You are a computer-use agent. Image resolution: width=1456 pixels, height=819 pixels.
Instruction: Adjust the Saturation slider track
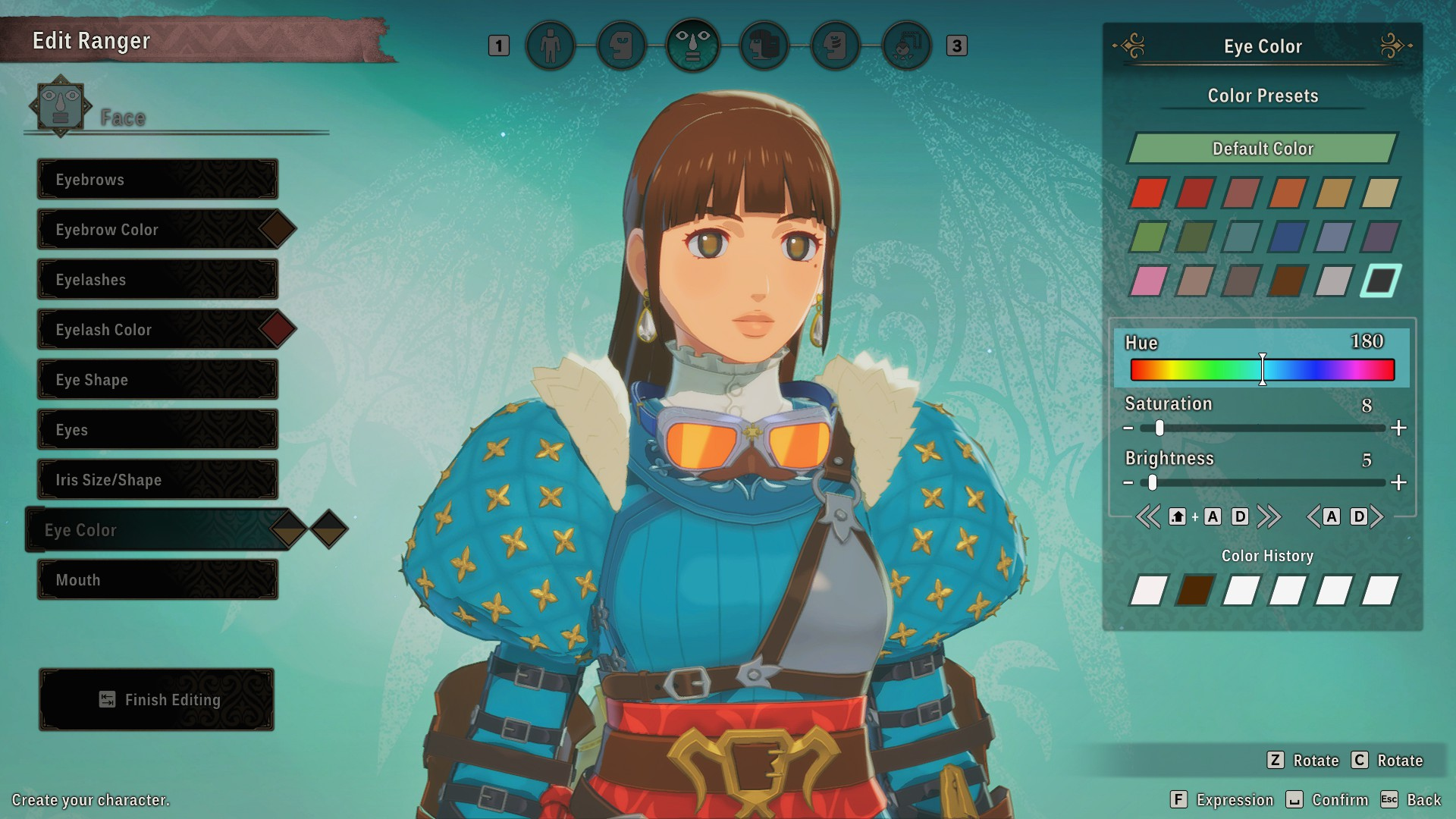point(1263,428)
